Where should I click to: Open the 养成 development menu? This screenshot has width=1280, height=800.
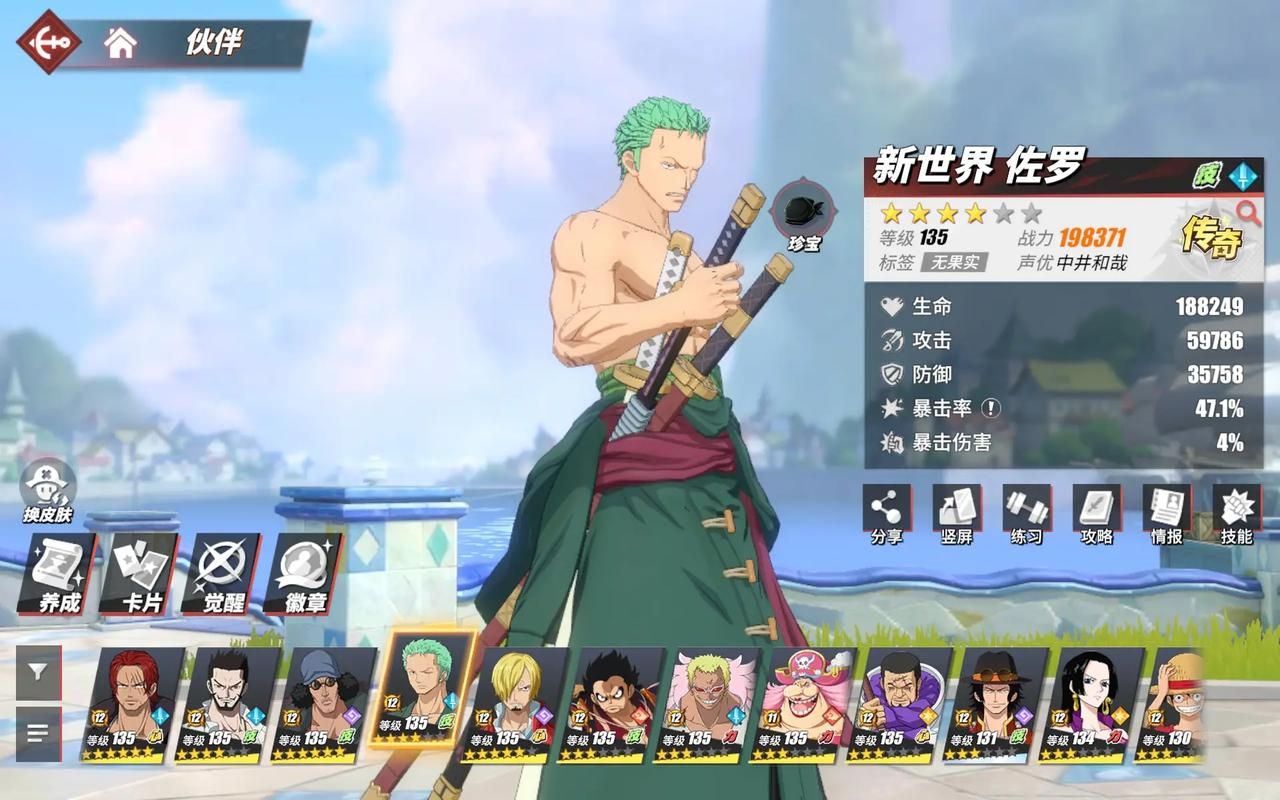(x=59, y=573)
